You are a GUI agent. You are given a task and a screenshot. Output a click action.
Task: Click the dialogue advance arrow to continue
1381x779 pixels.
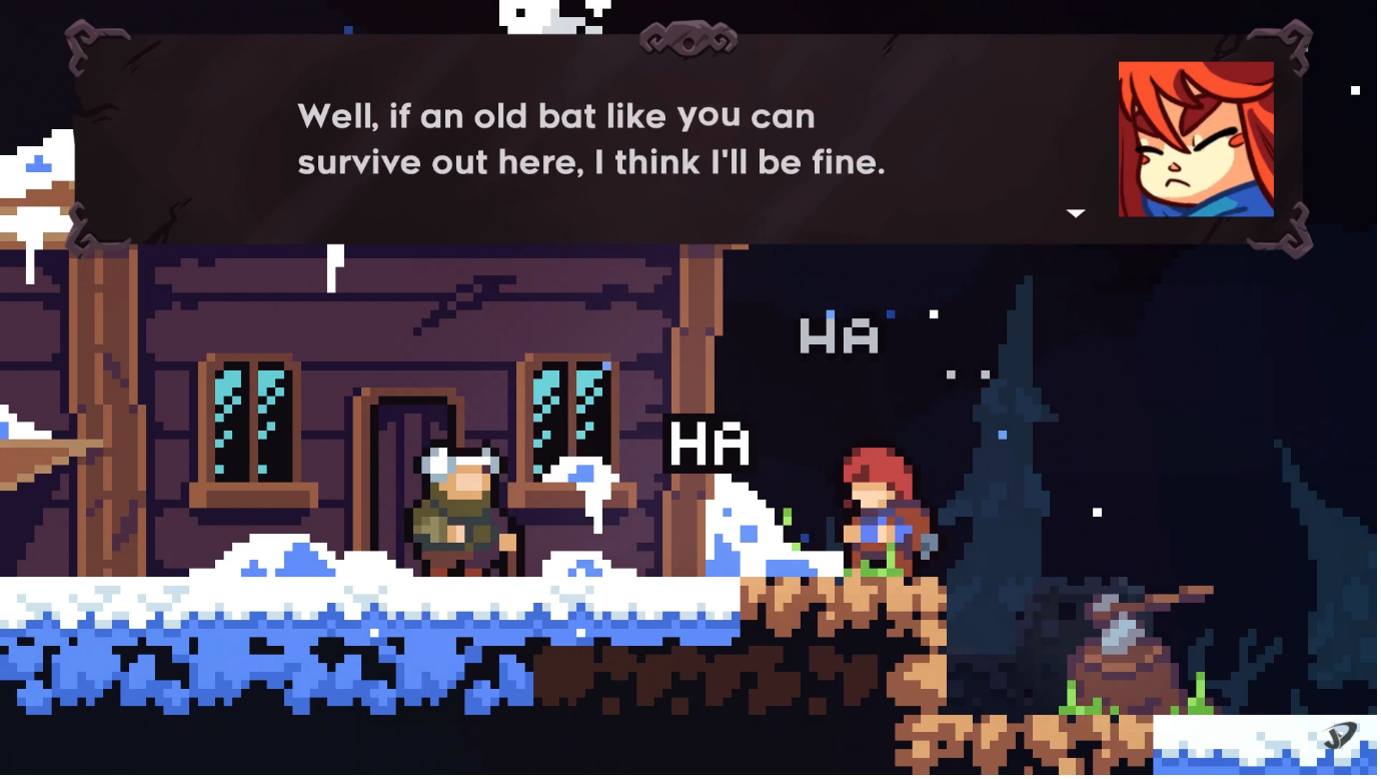pyautogui.click(x=1075, y=212)
